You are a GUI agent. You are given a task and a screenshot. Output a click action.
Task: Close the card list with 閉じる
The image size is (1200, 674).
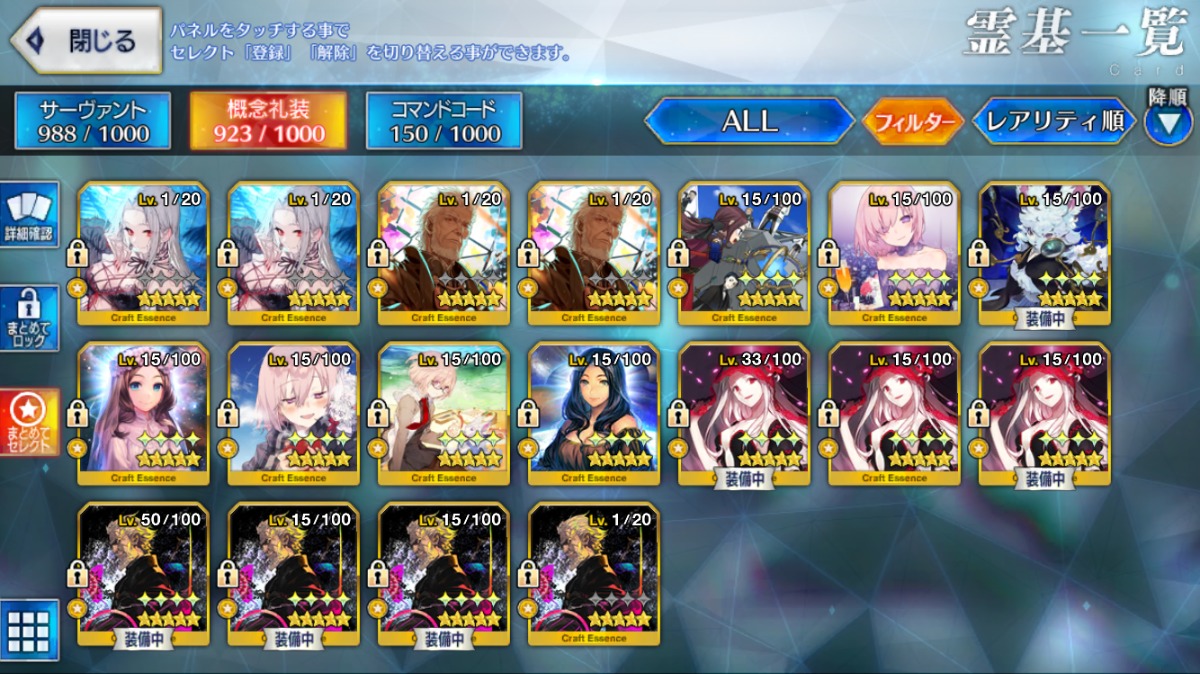[87, 40]
